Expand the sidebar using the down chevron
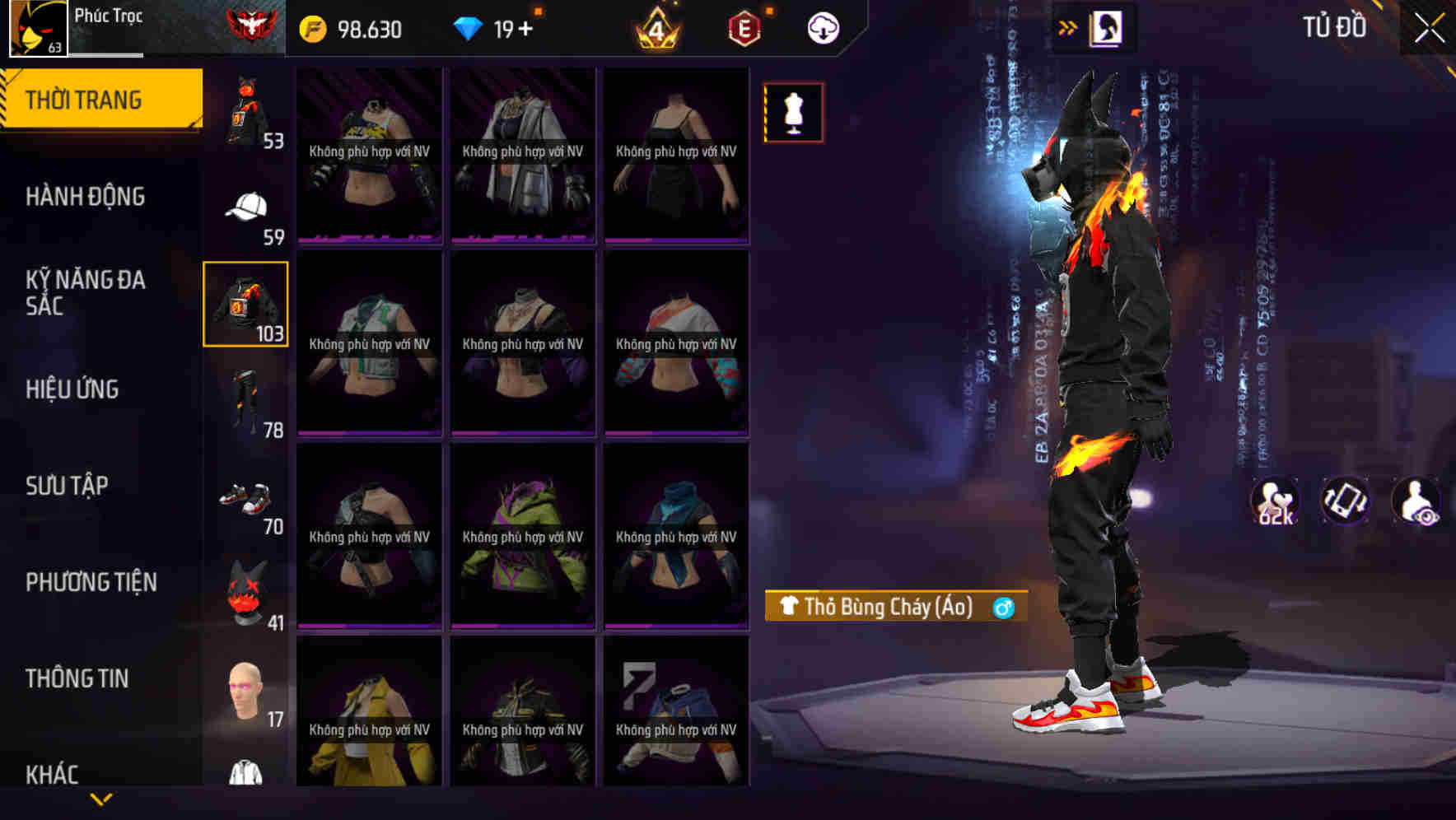The width and height of the screenshot is (1456, 820). (x=100, y=800)
